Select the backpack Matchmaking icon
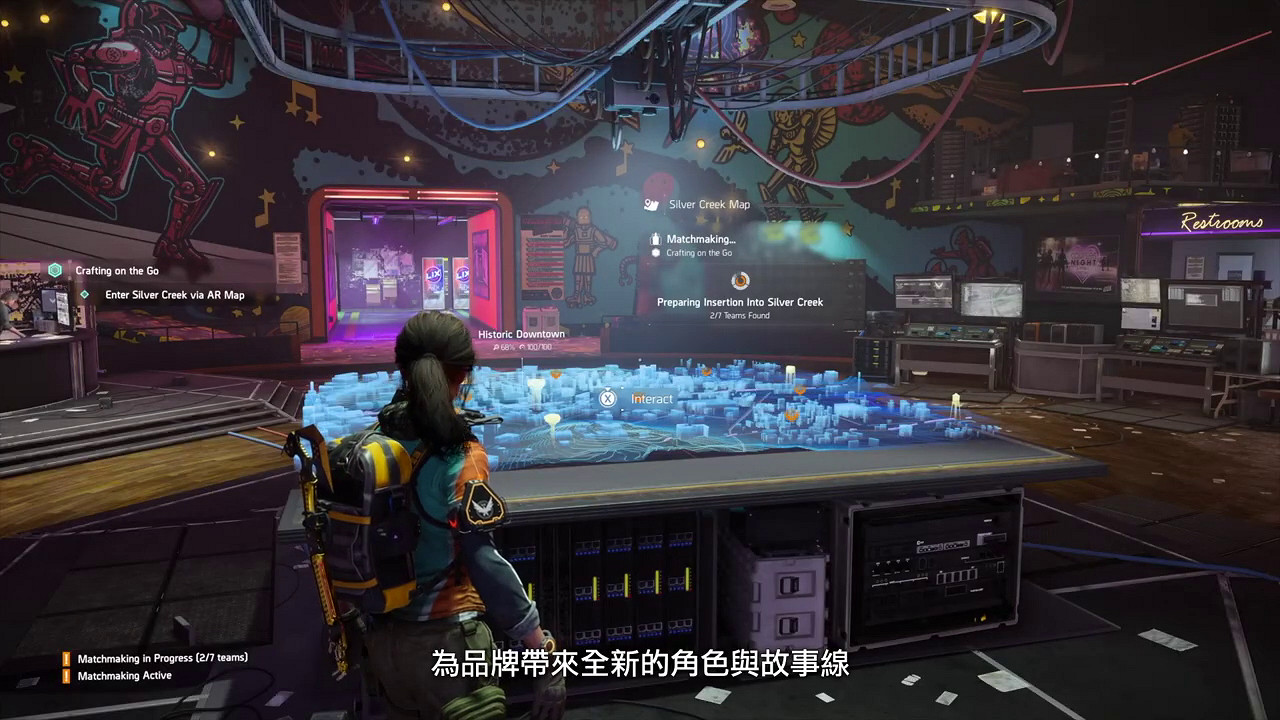Image resolution: width=1280 pixels, height=720 pixels. coord(656,238)
